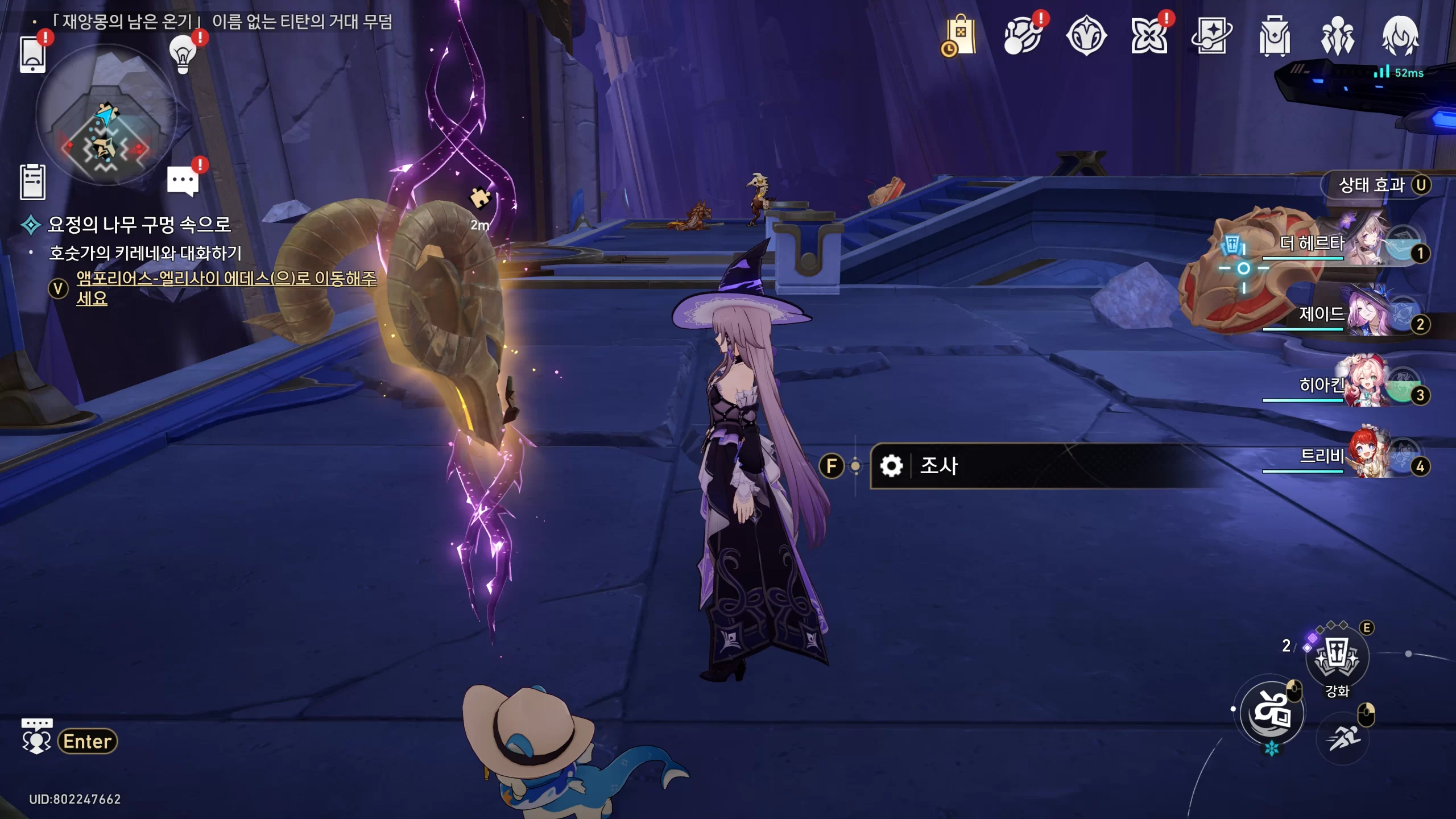1456x819 pixels.
Task: Open the character head profile icon
Action: click(1400, 36)
